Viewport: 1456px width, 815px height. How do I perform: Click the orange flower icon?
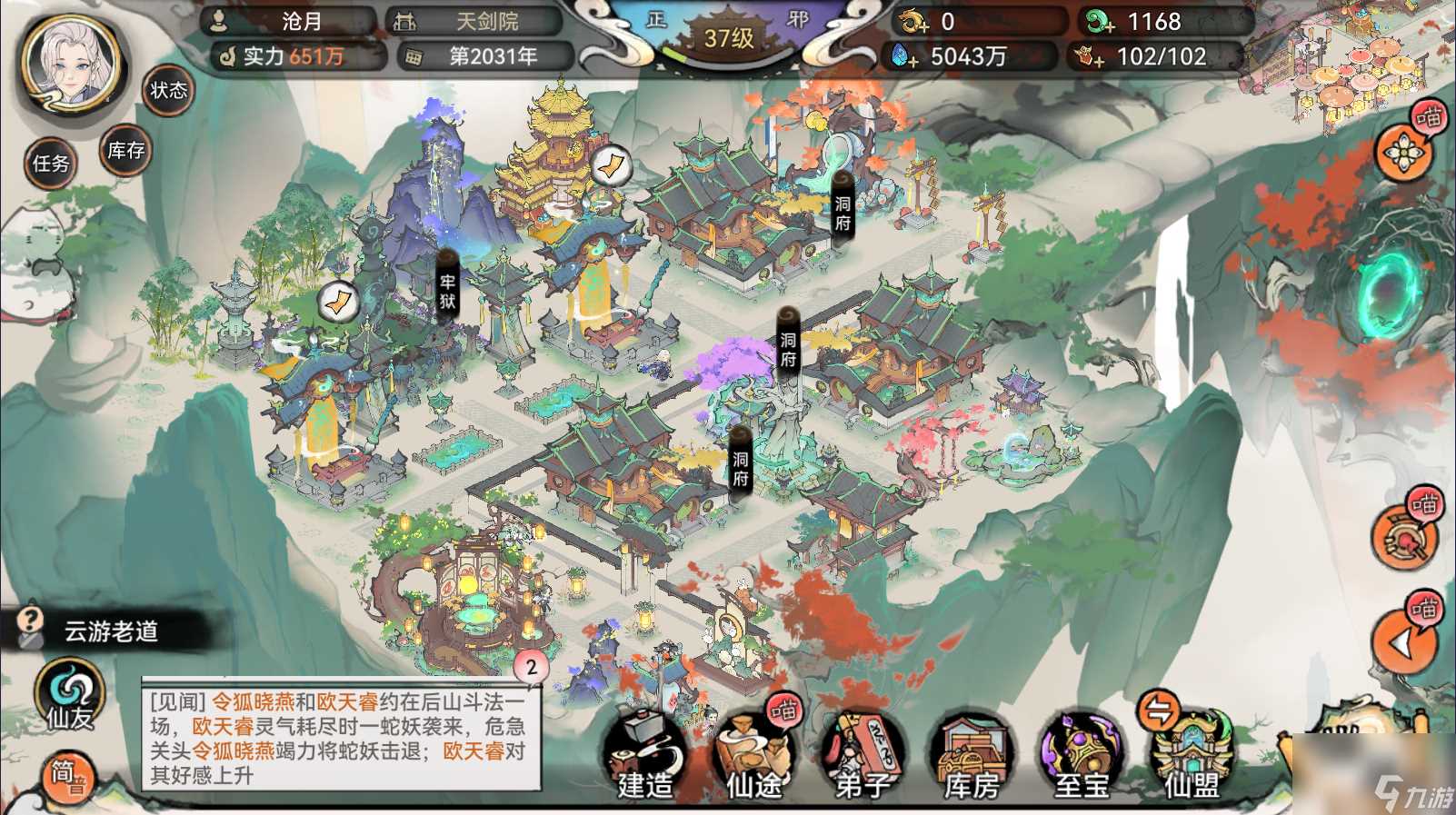[1403, 152]
